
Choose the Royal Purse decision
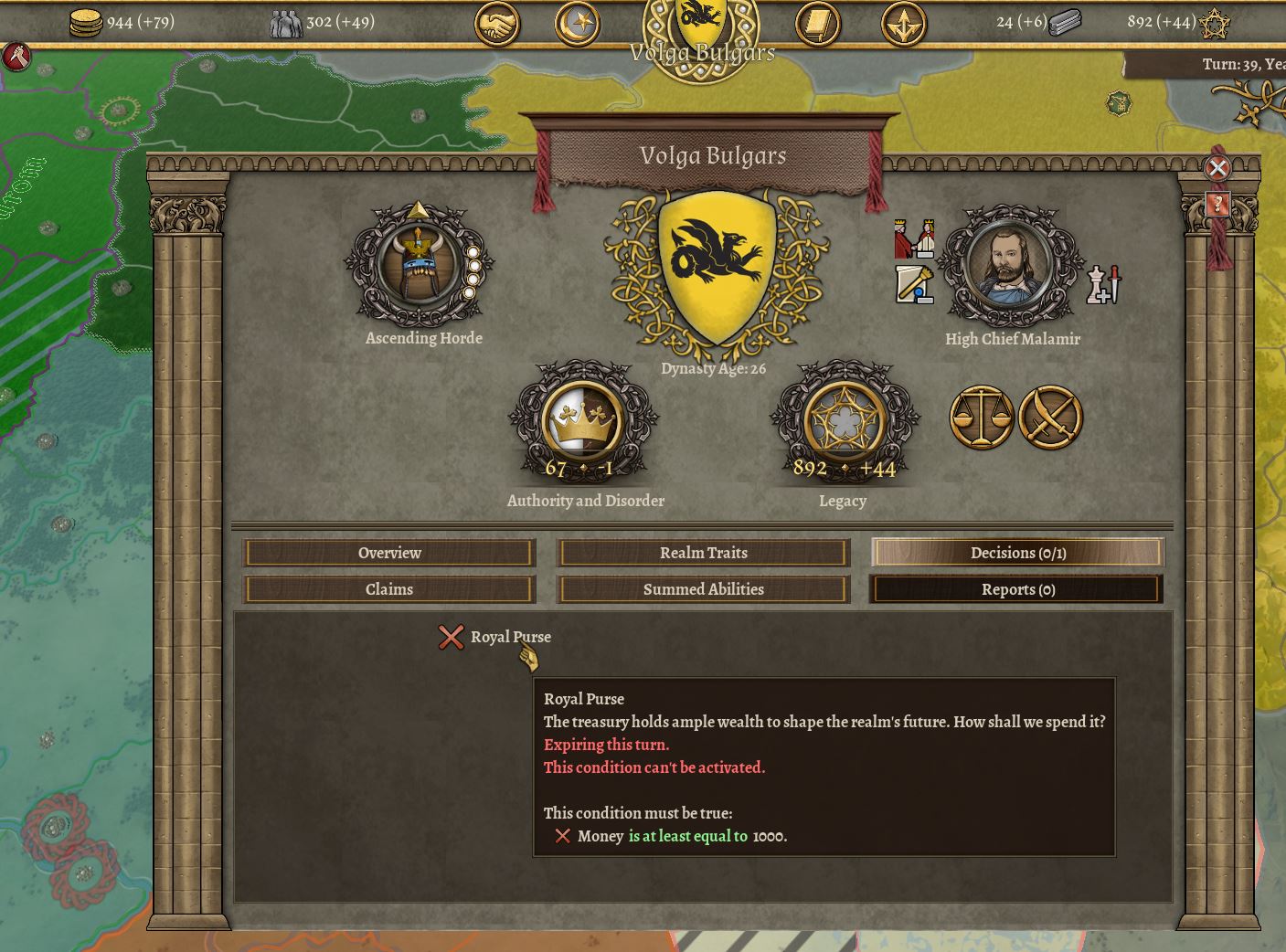click(509, 637)
